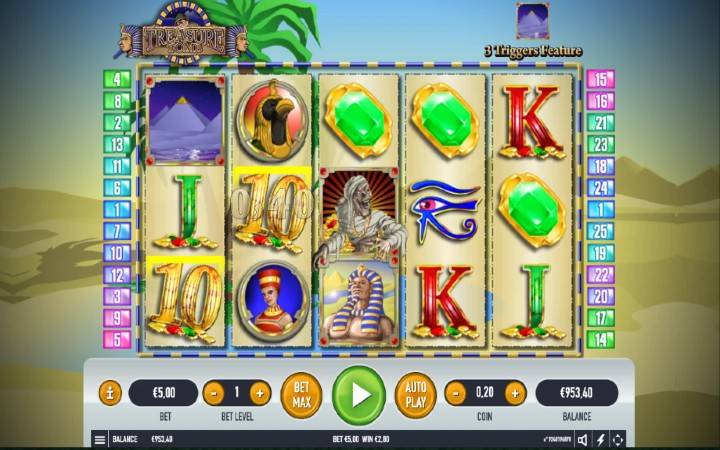Viewport: 720px width, 450px height.
Task: Lower the coin value
Action: pyautogui.click(x=455, y=393)
